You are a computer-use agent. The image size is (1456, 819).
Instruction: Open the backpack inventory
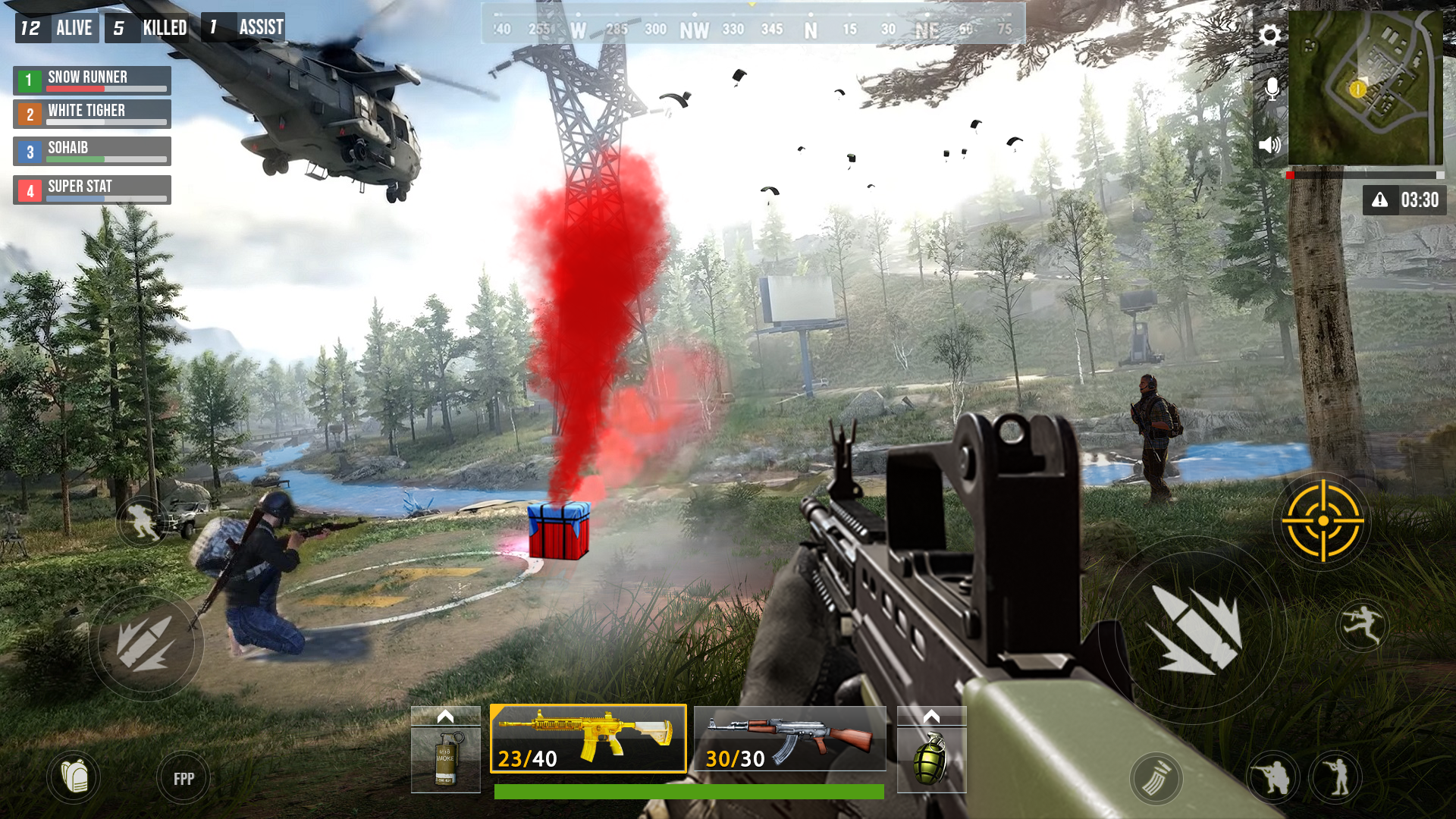coord(76,777)
